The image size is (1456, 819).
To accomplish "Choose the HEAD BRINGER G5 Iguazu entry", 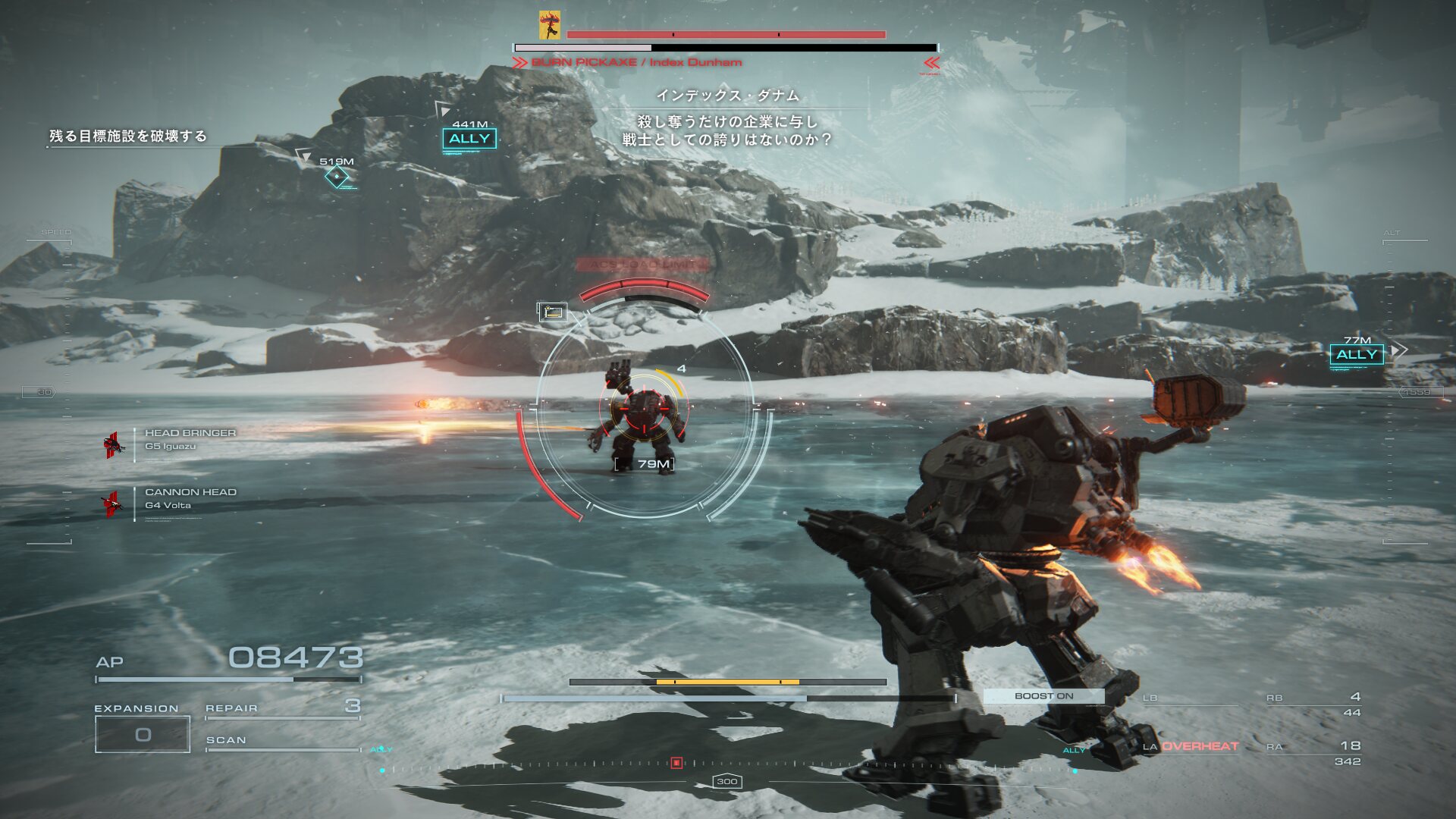I will click(190, 439).
